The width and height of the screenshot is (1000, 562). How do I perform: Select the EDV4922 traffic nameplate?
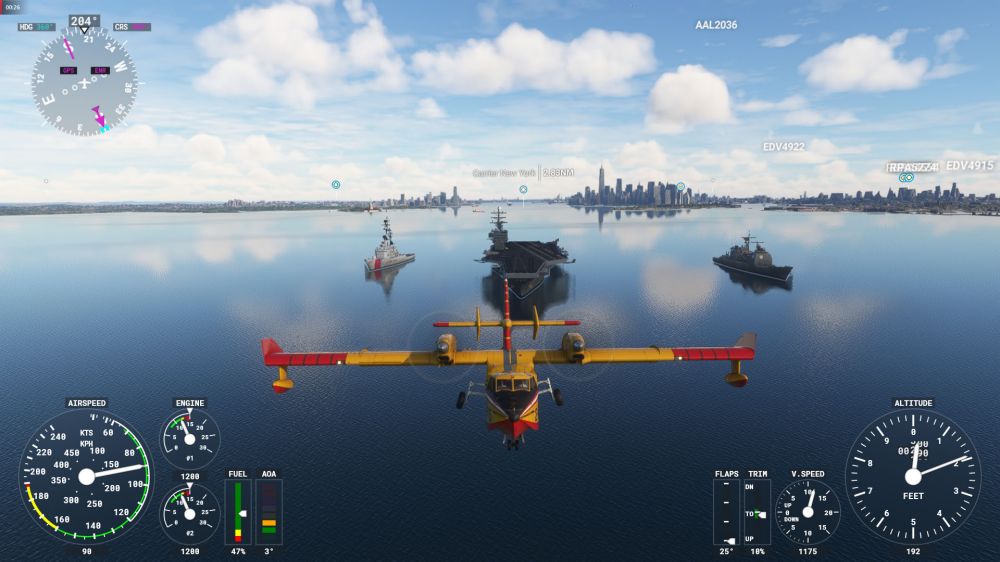coord(784,147)
